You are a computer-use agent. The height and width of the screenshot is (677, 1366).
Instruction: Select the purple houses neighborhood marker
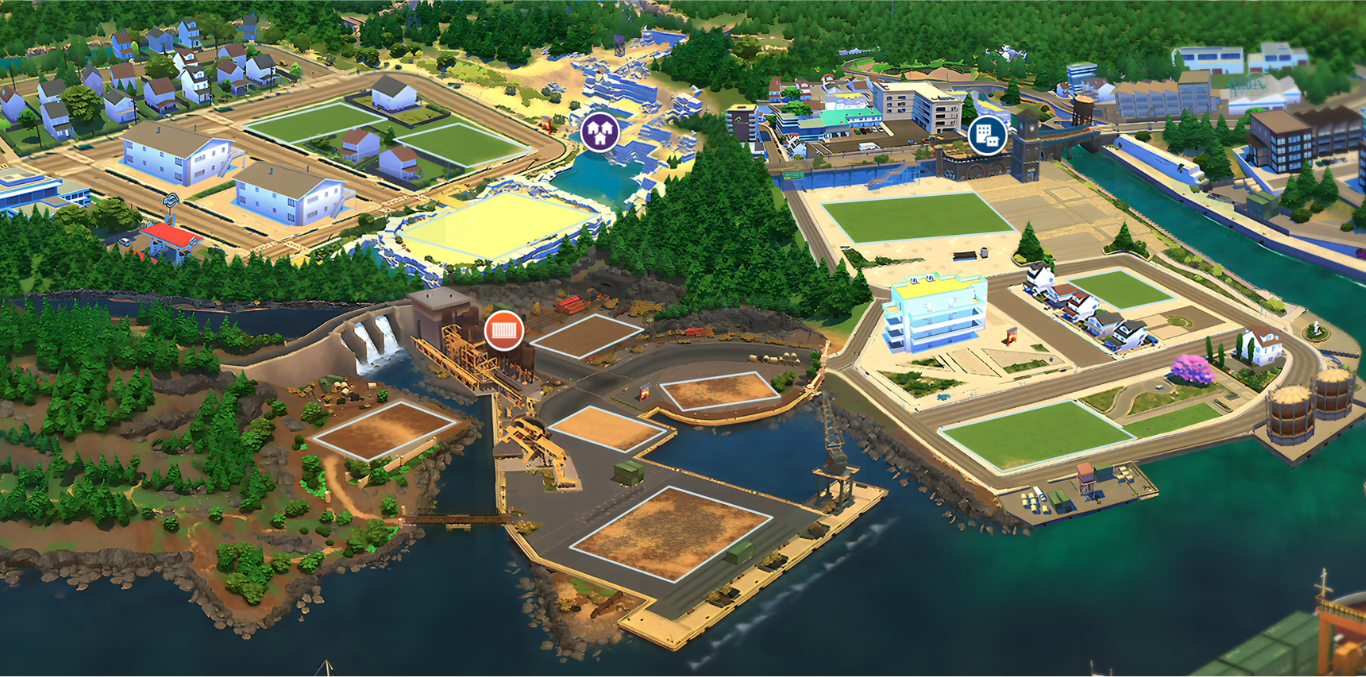(599, 129)
